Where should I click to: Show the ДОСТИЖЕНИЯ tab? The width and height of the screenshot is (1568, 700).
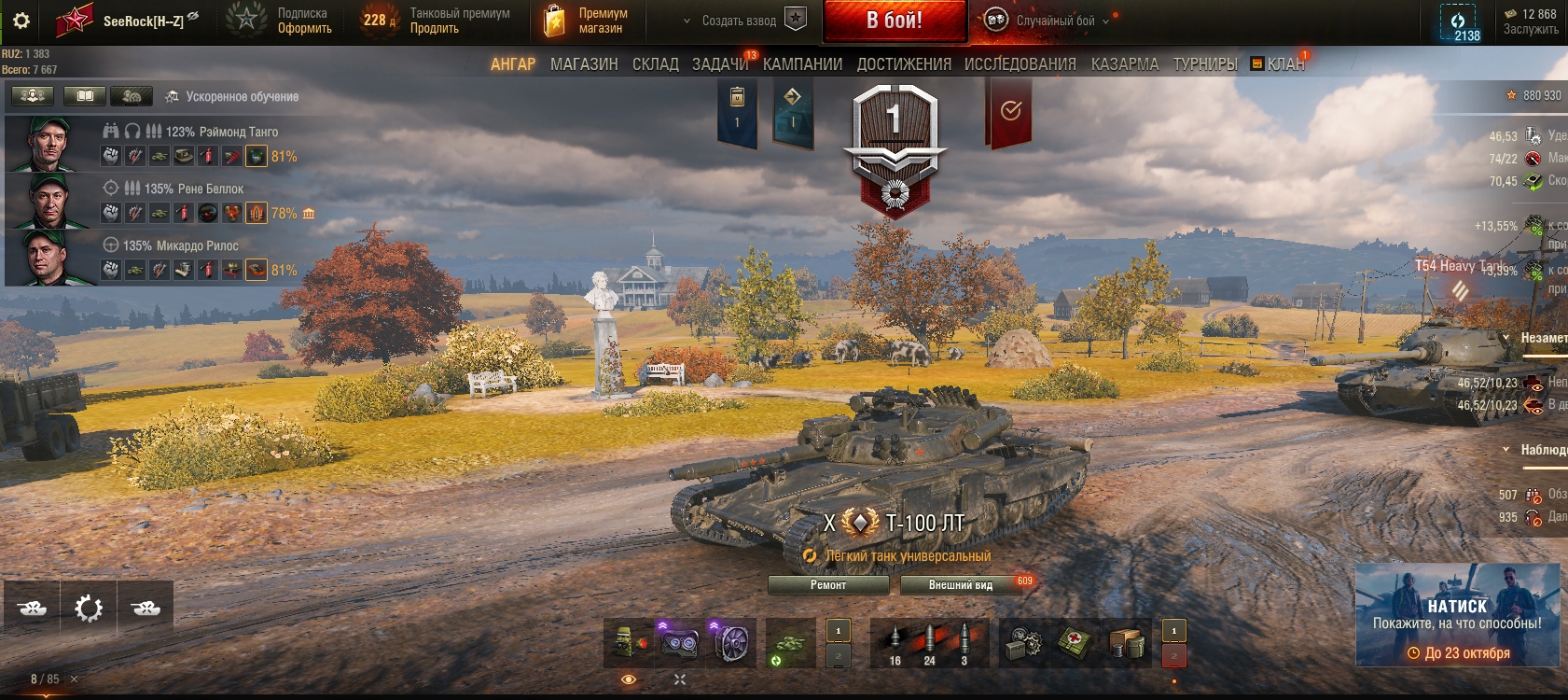pyautogui.click(x=904, y=64)
